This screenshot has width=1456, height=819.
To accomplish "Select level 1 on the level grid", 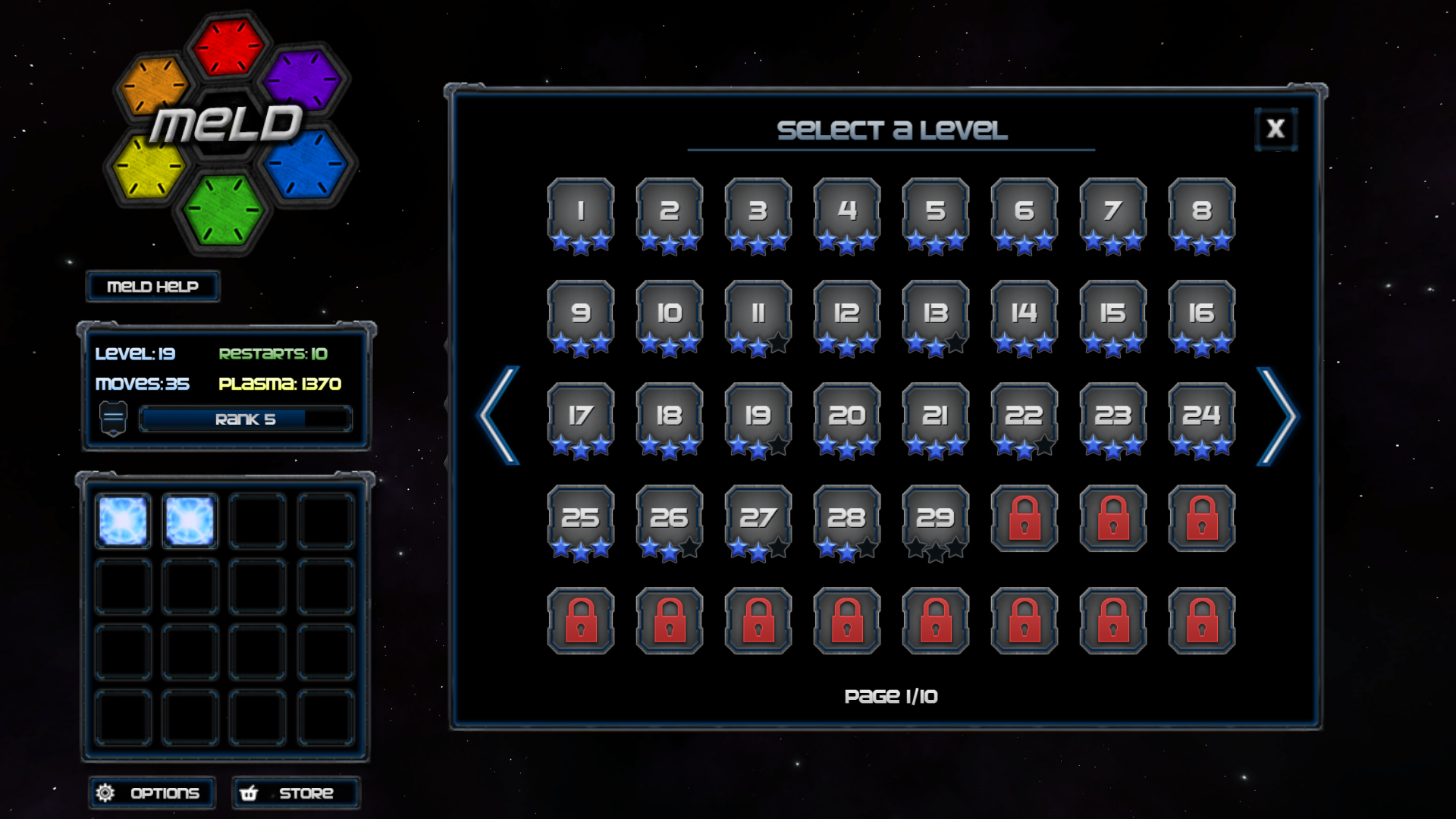I will point(580,212).
